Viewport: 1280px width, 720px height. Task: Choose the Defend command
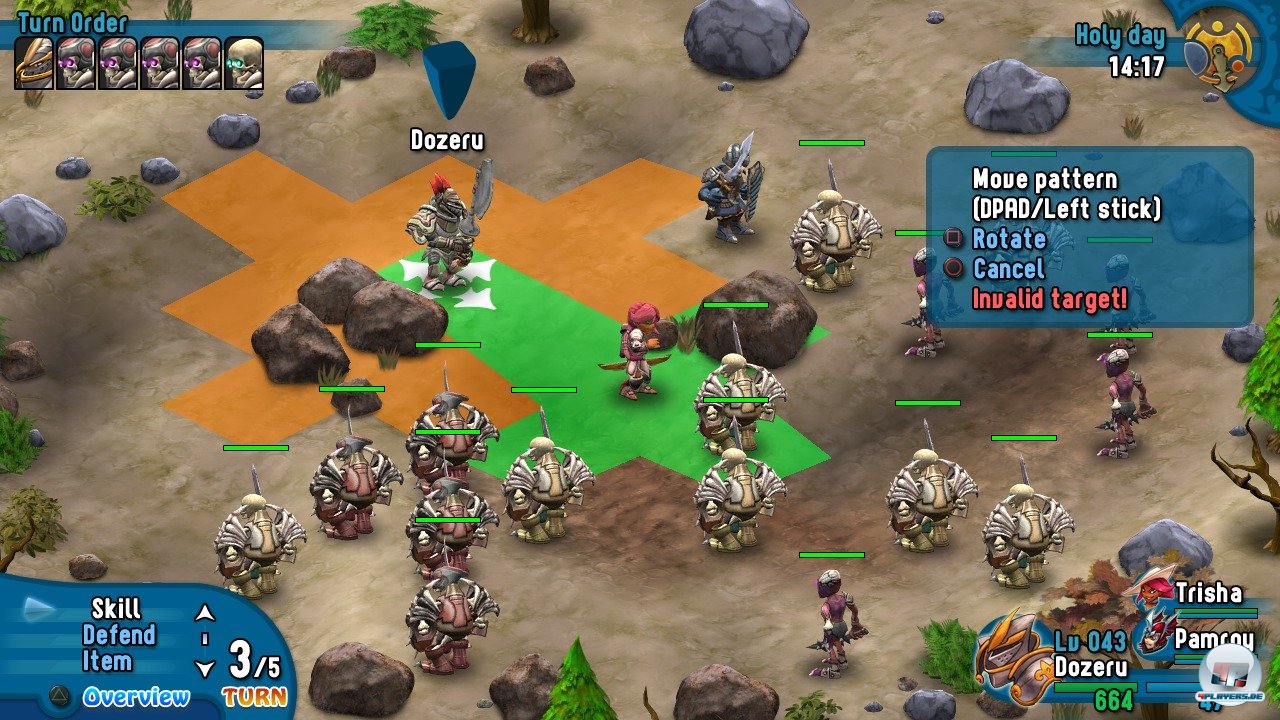click(119, 635)
